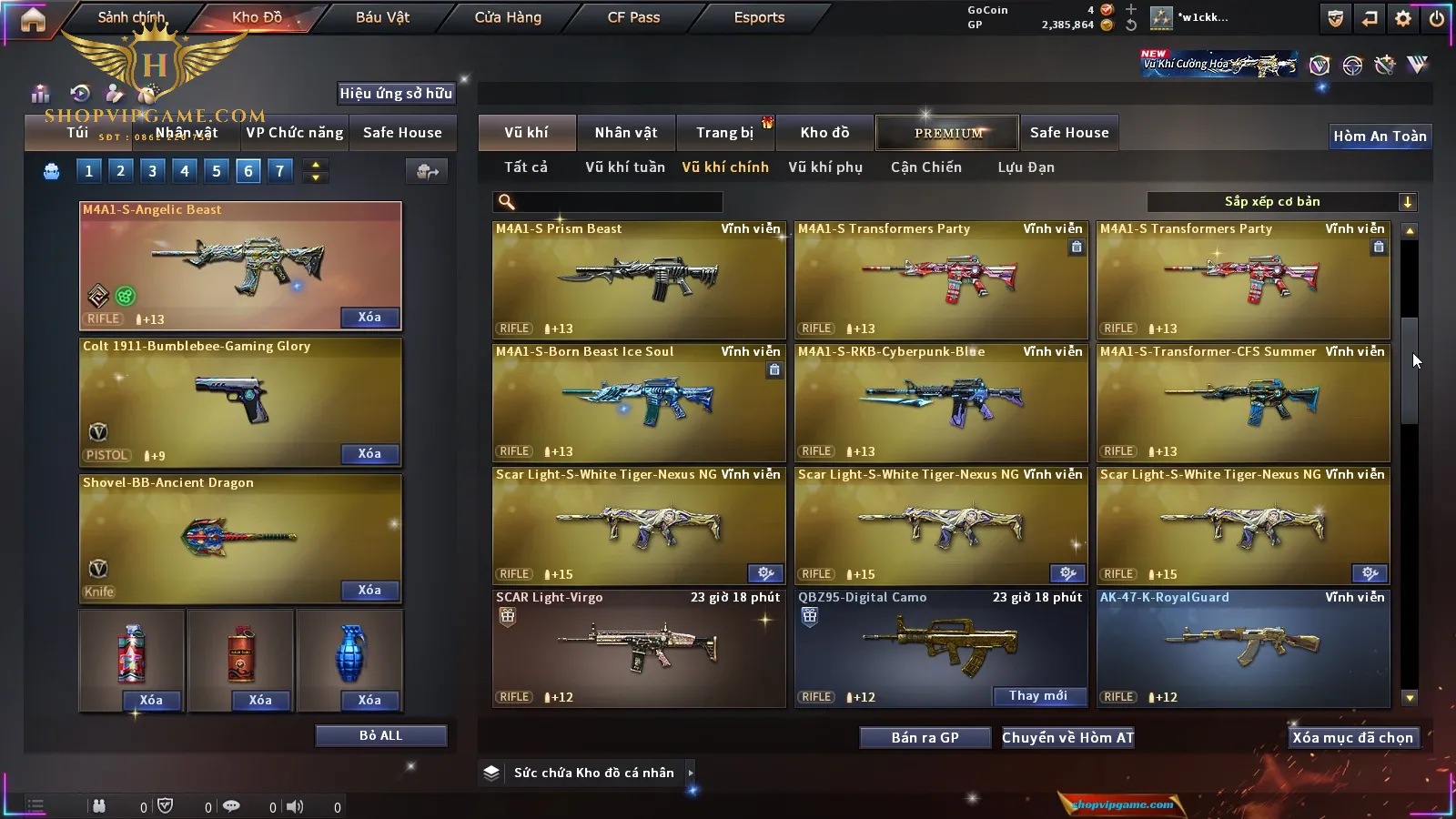Image resolution: width=1456 pixels, height=819 pixels.
Task: Open the Báu Vật menu
Action: (382, 17)
